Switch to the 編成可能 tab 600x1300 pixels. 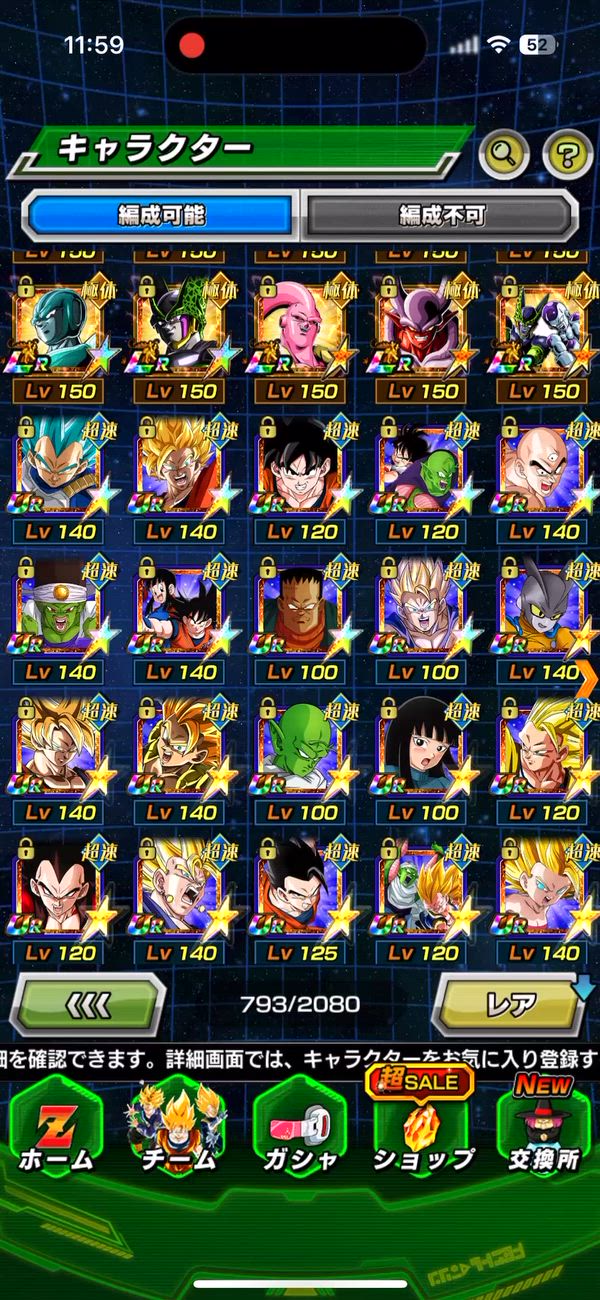pyautogui.click(x=162, y=214)
